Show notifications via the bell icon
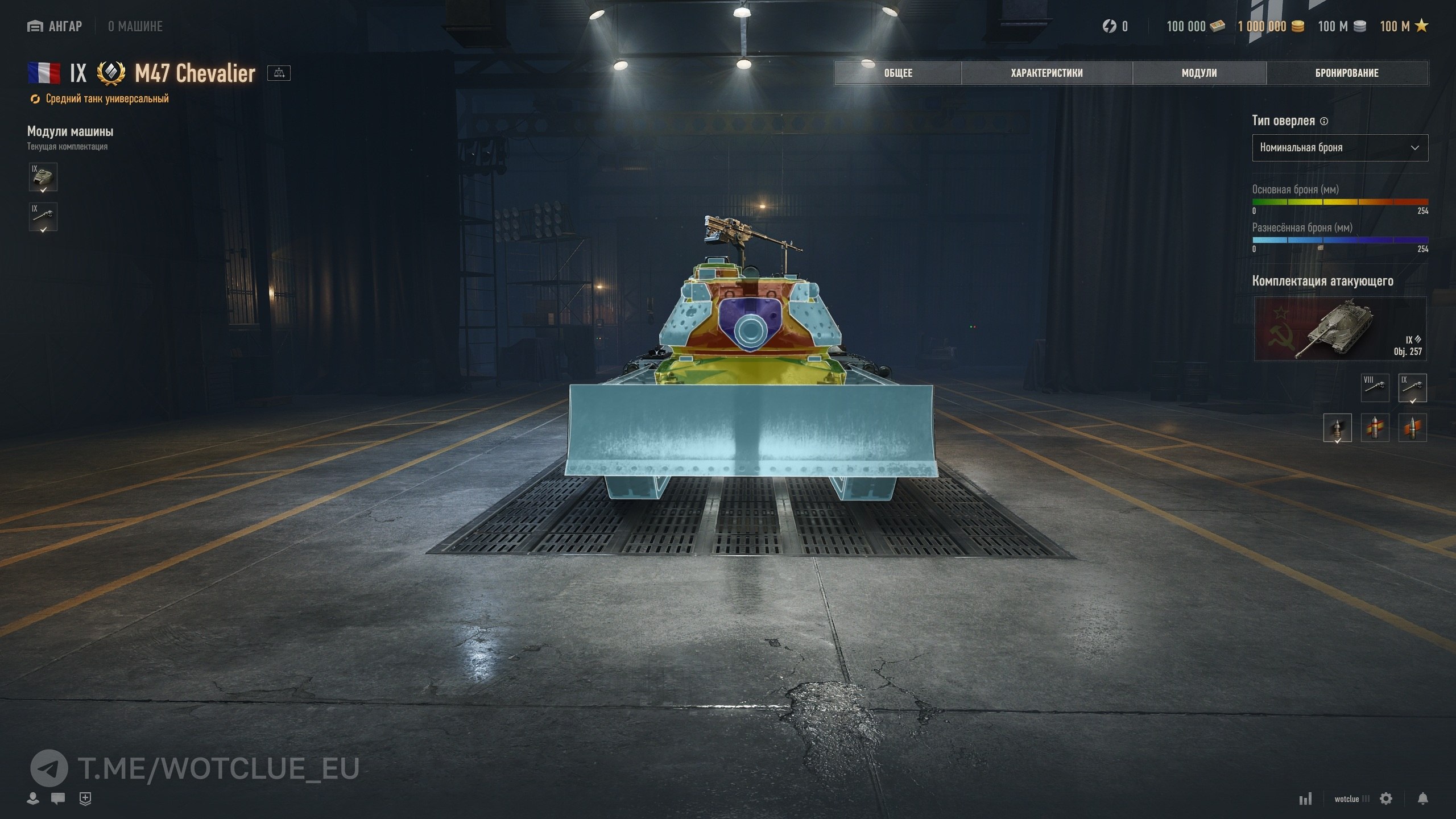 pyautogui.click(x=1422, y=799)
